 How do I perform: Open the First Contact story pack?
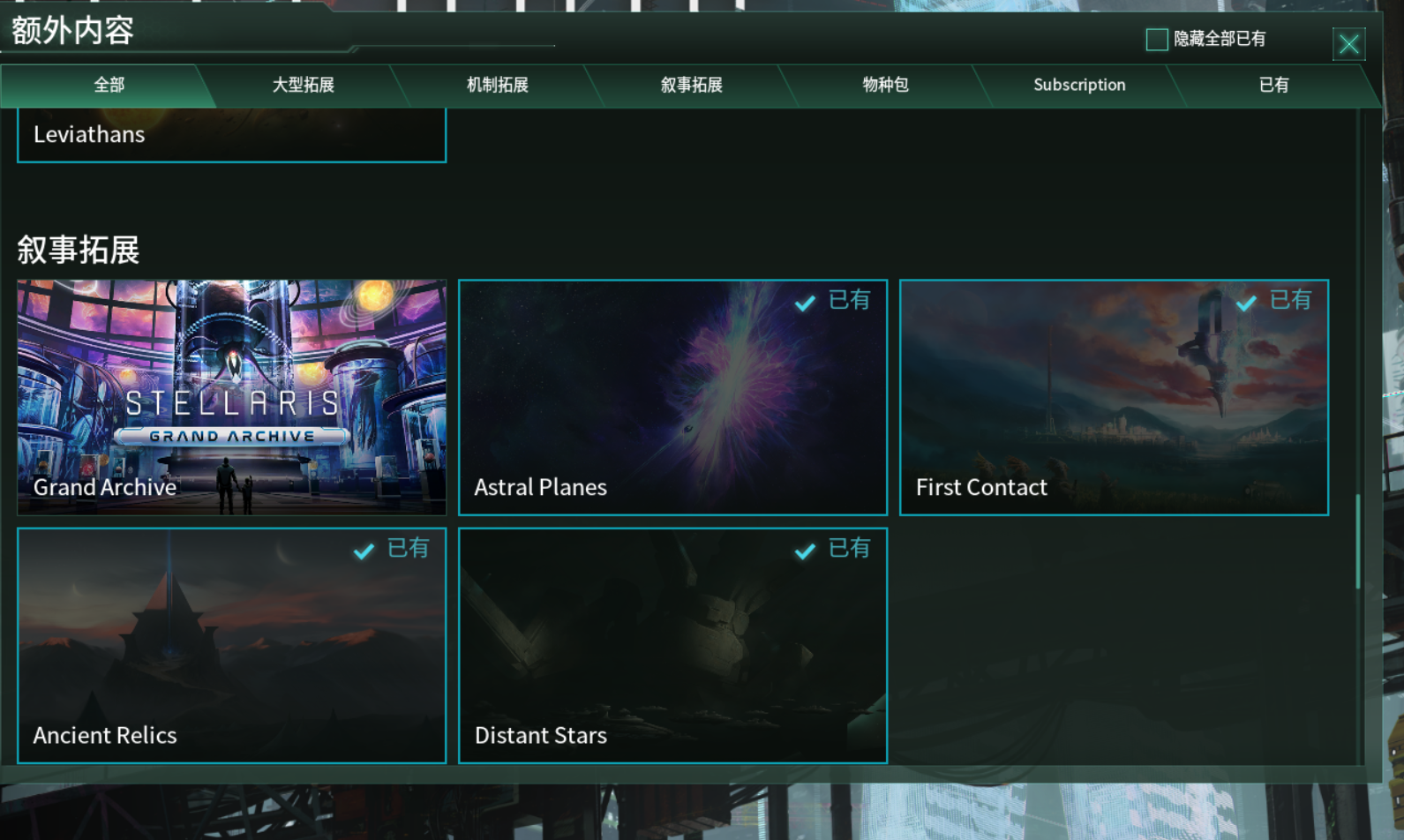point(1114,397)
